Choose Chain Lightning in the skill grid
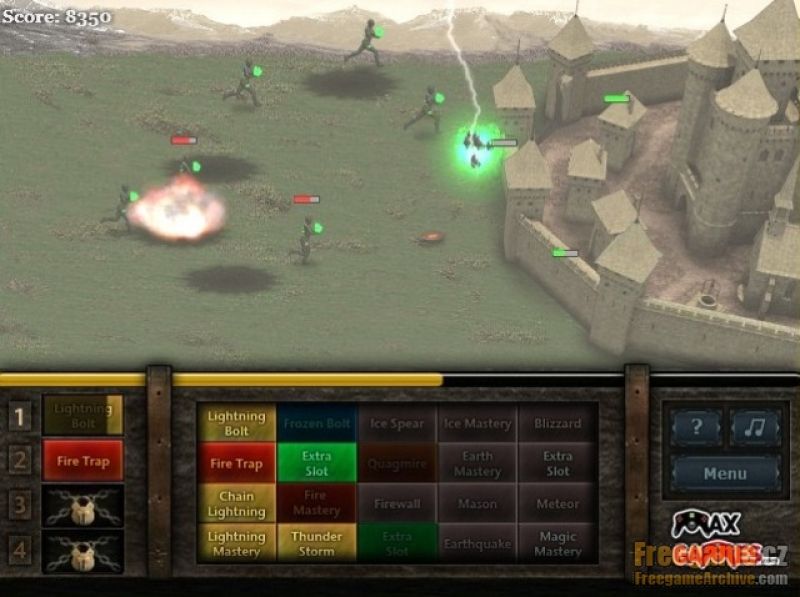 tap(237, 503)
